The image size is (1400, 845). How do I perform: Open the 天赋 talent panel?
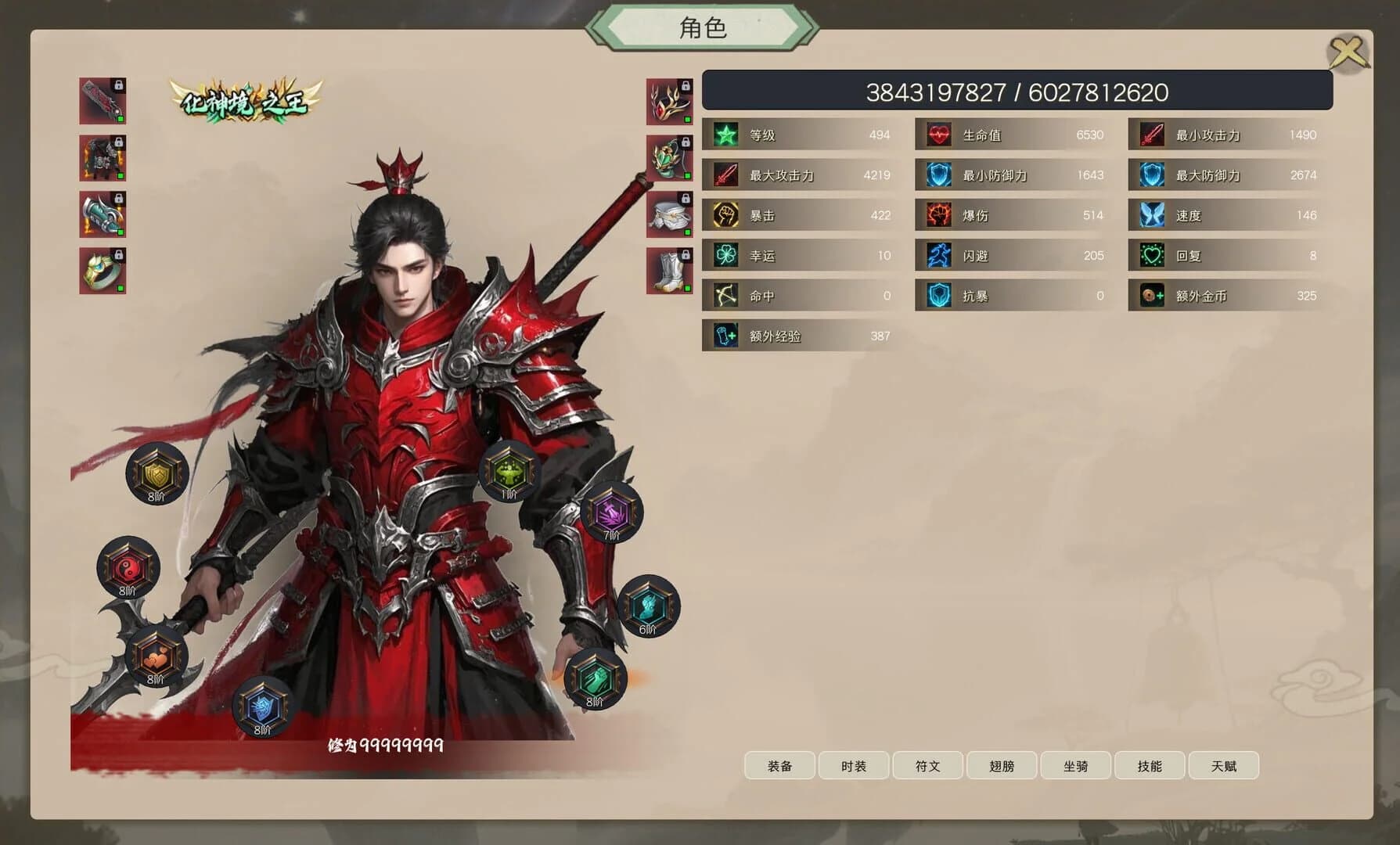(1223, 765)
